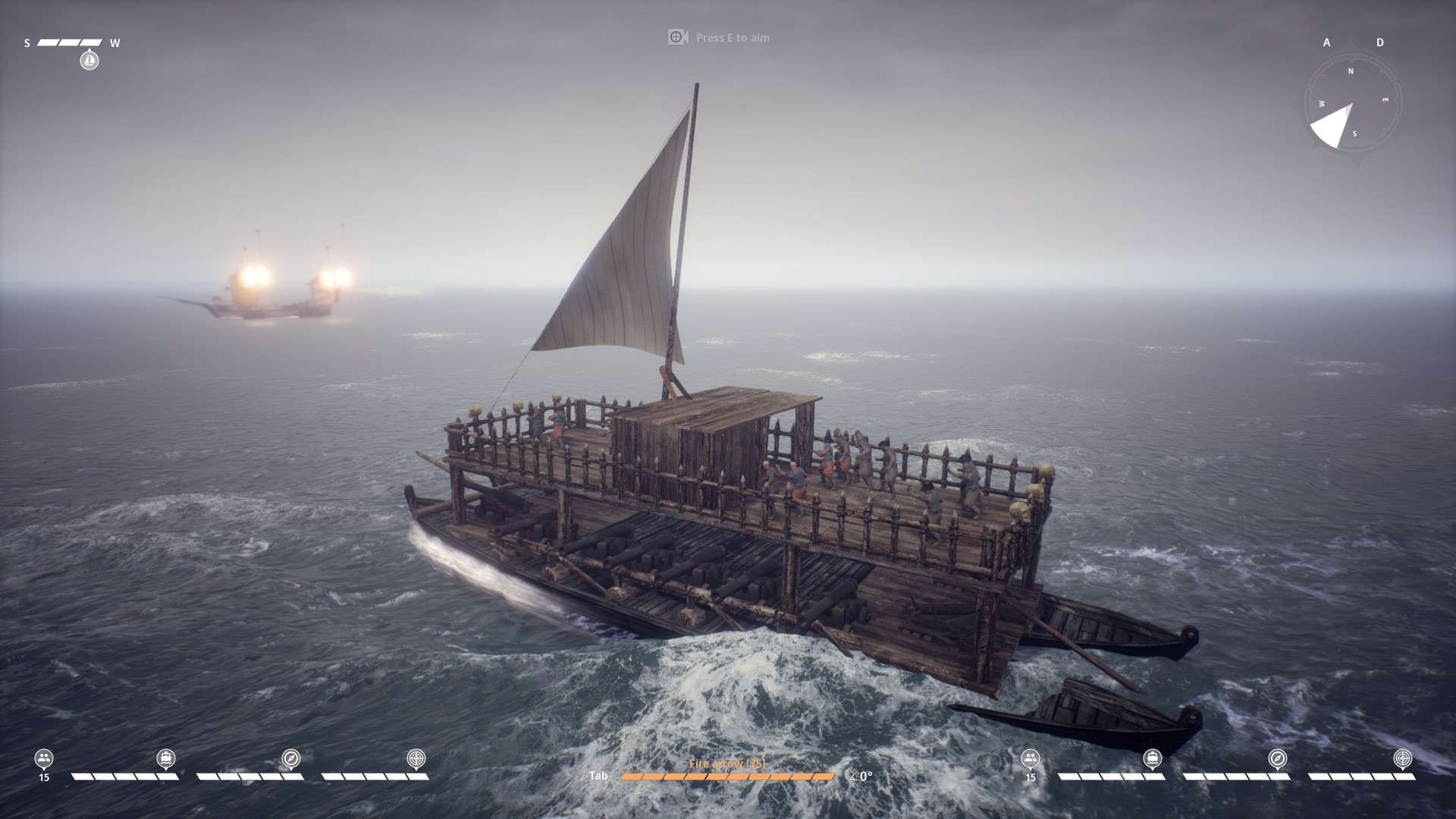This screenshot has width=1456, height=819.
Task: Click the starboard-side crew members icon
Action: click(x=1030, y=758)
